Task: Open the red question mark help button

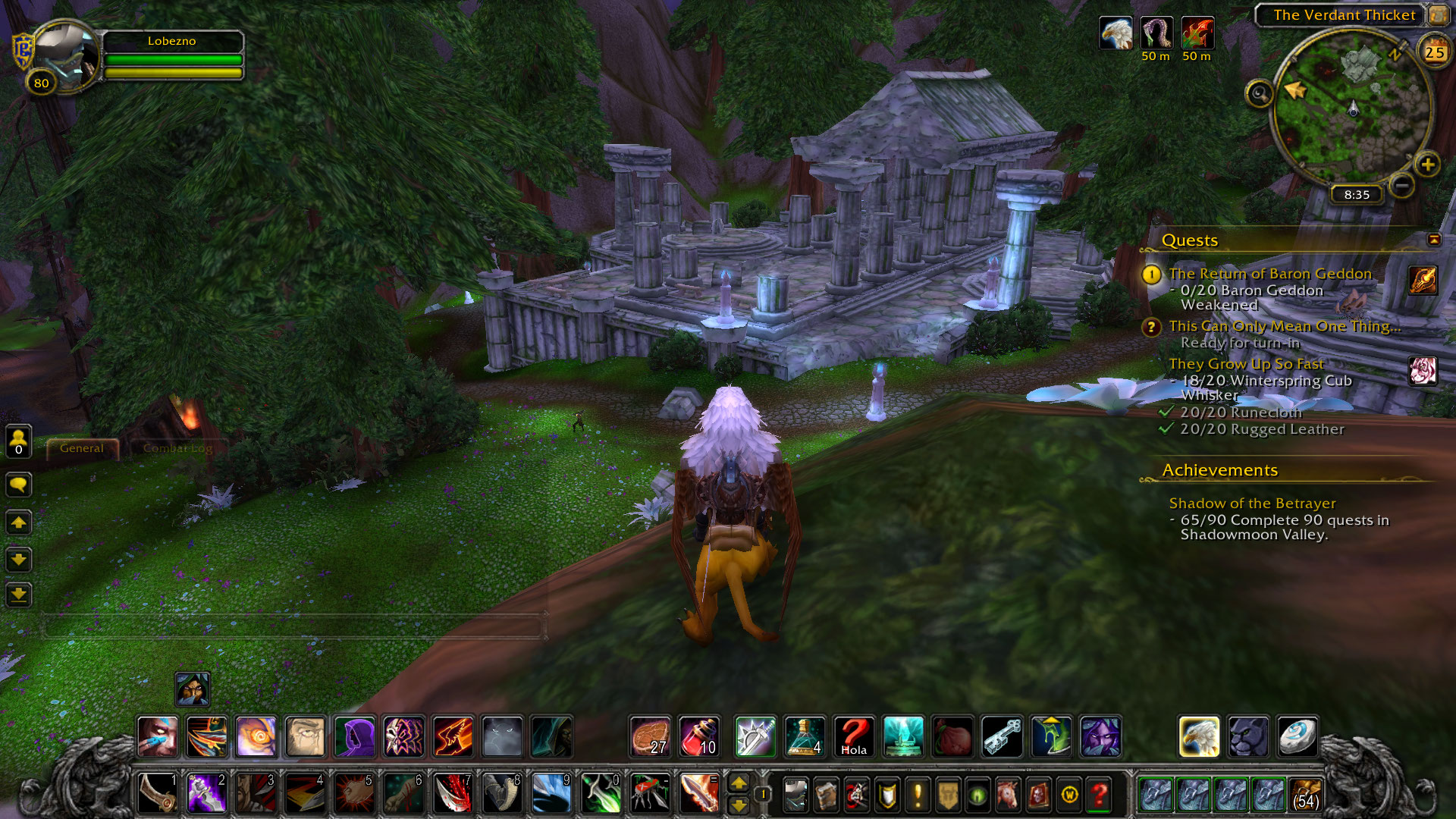Action: tap(1099, 795)
